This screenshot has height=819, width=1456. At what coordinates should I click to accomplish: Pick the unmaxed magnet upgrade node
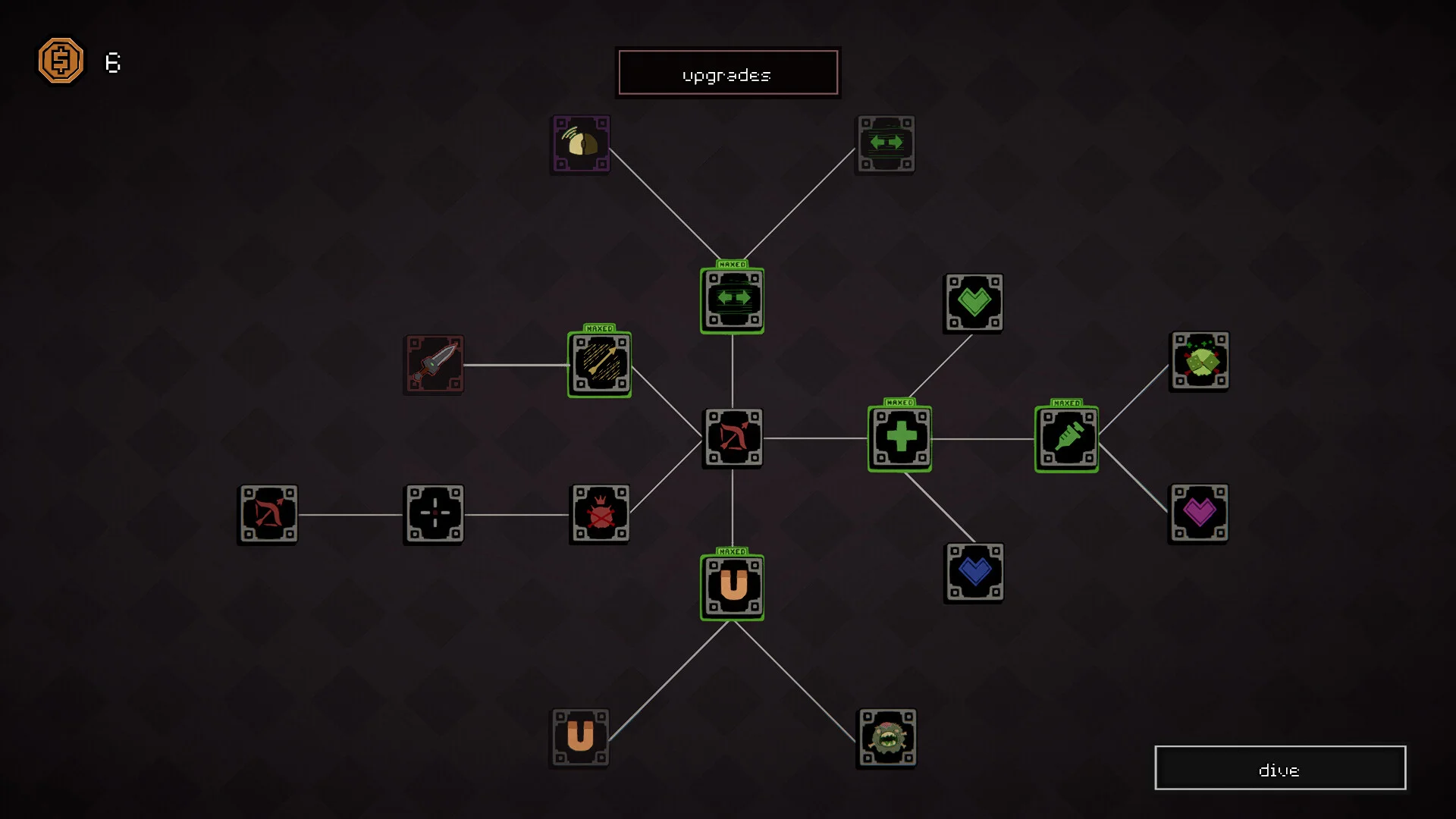[x=580, y=738]
